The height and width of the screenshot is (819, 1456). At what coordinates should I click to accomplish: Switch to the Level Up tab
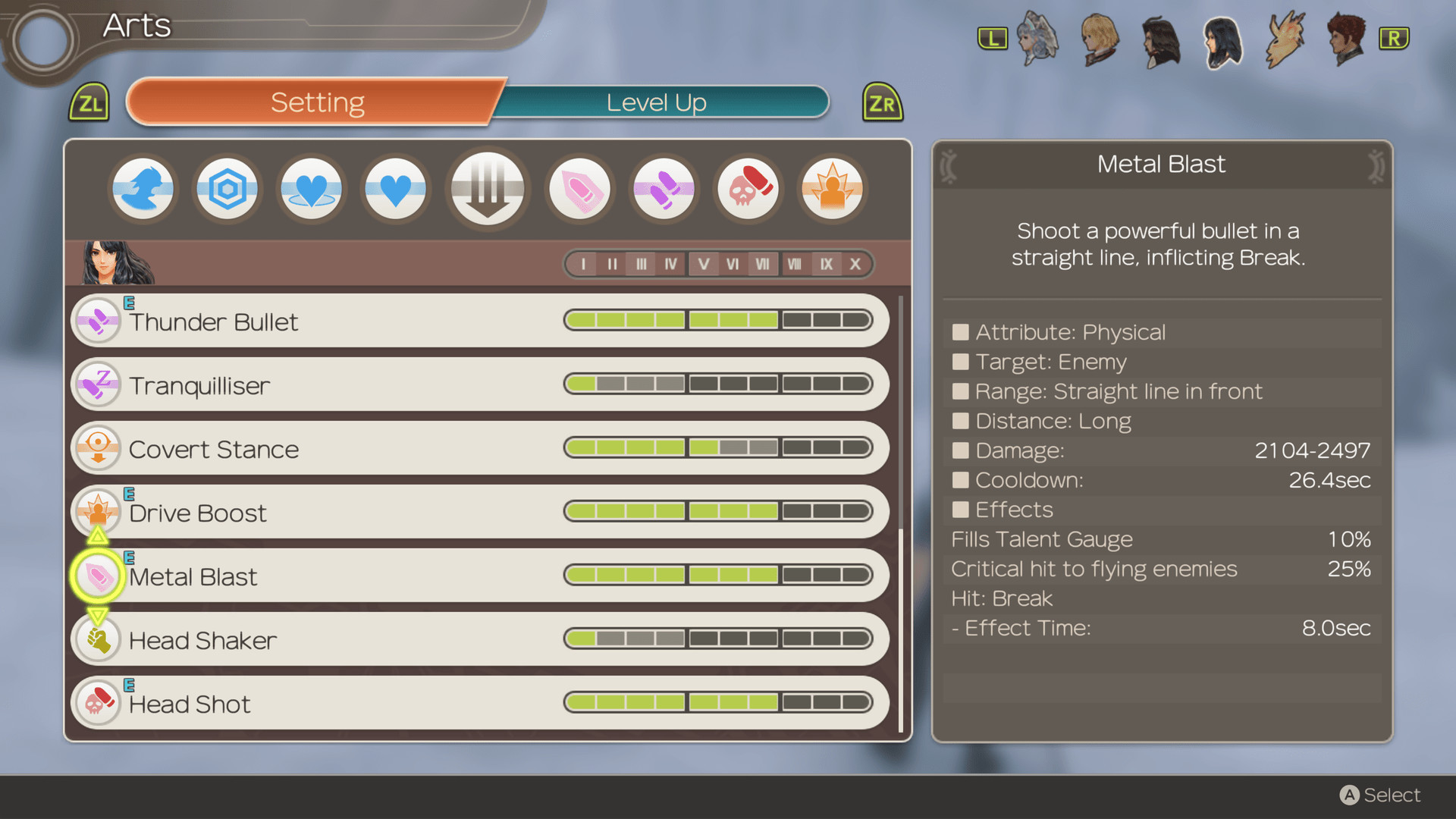656,102
